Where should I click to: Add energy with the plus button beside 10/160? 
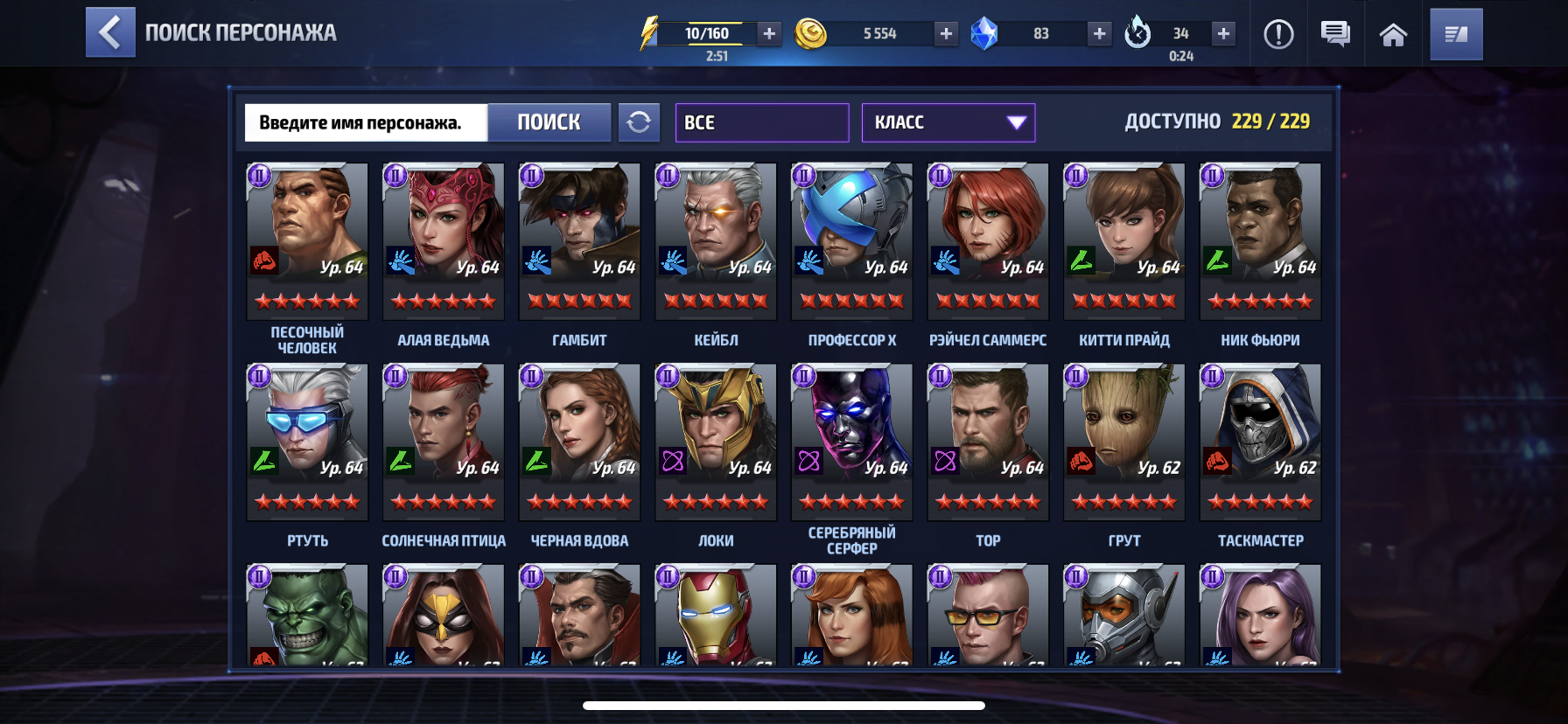(x=768, y=33)
